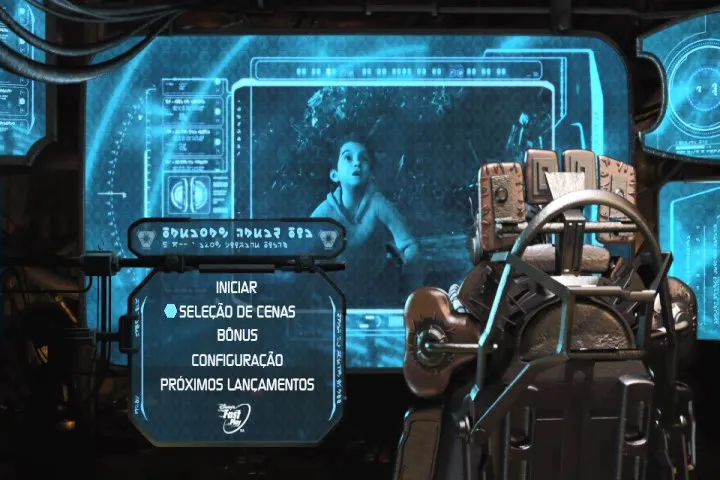
Task: Select INICIAR to start playback
Action: click(236, 288)
